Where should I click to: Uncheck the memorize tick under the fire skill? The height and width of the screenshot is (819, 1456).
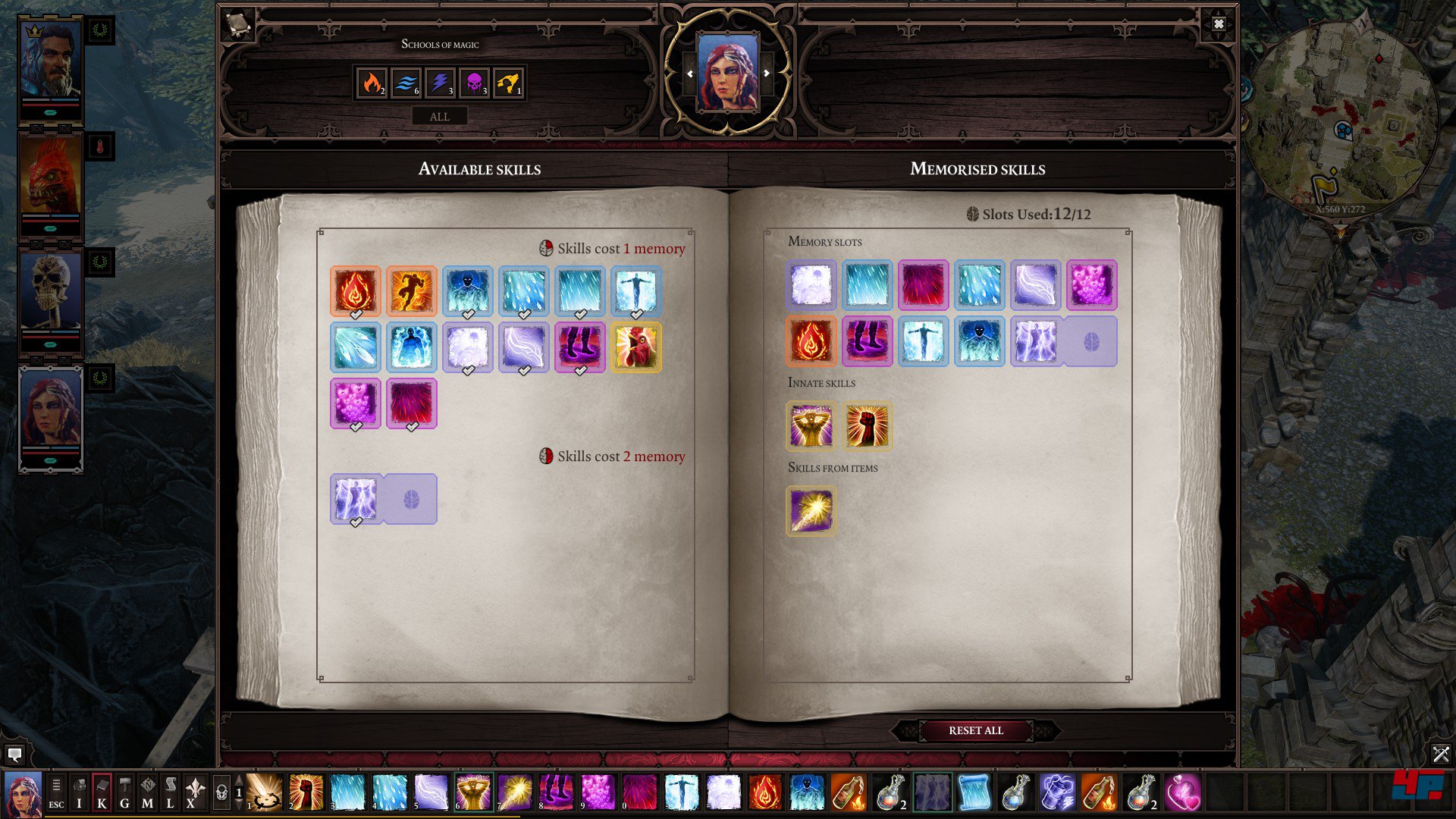click(x=355, y=313)
